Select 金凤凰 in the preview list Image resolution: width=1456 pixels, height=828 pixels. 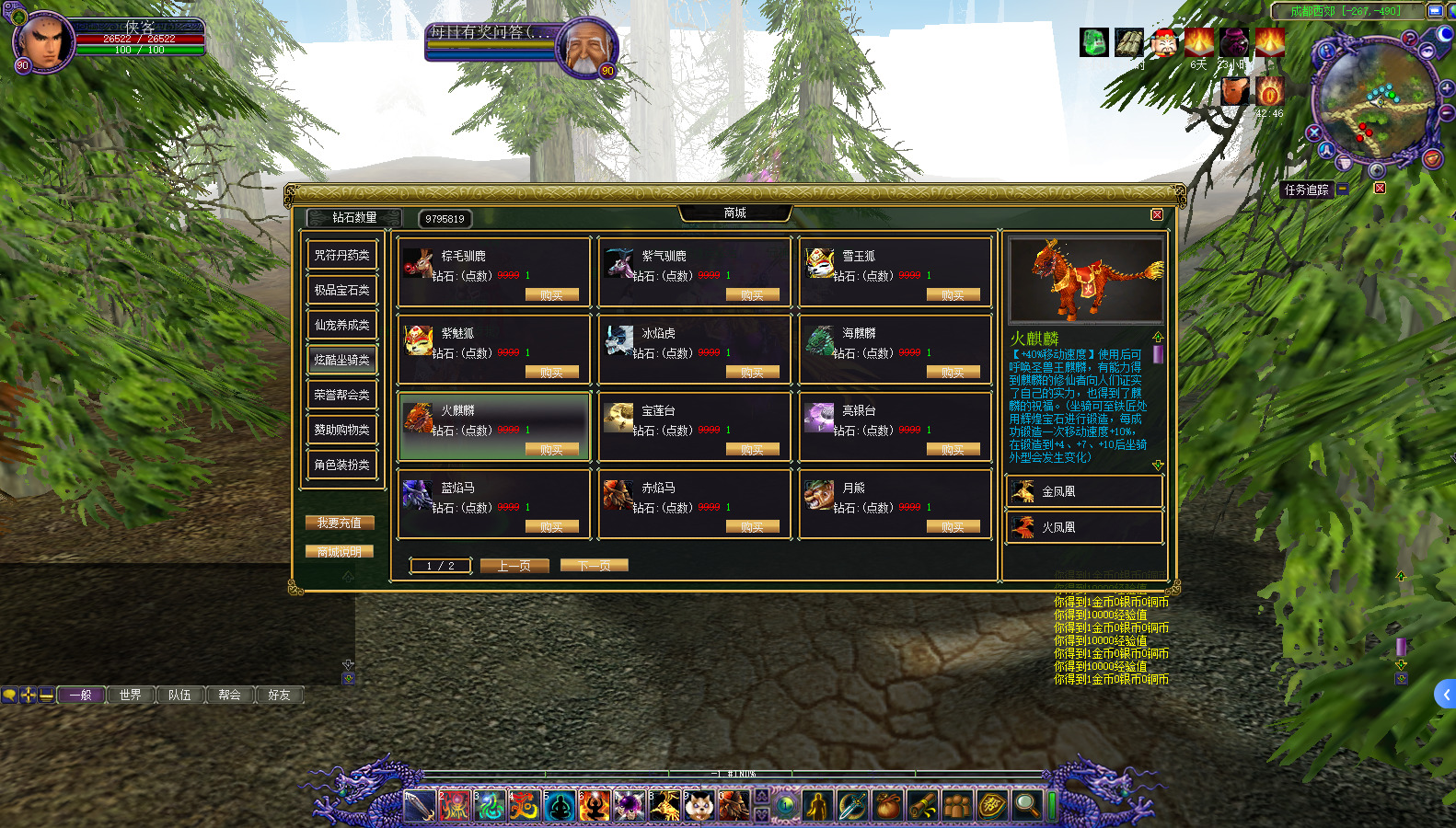(1084, 492)
